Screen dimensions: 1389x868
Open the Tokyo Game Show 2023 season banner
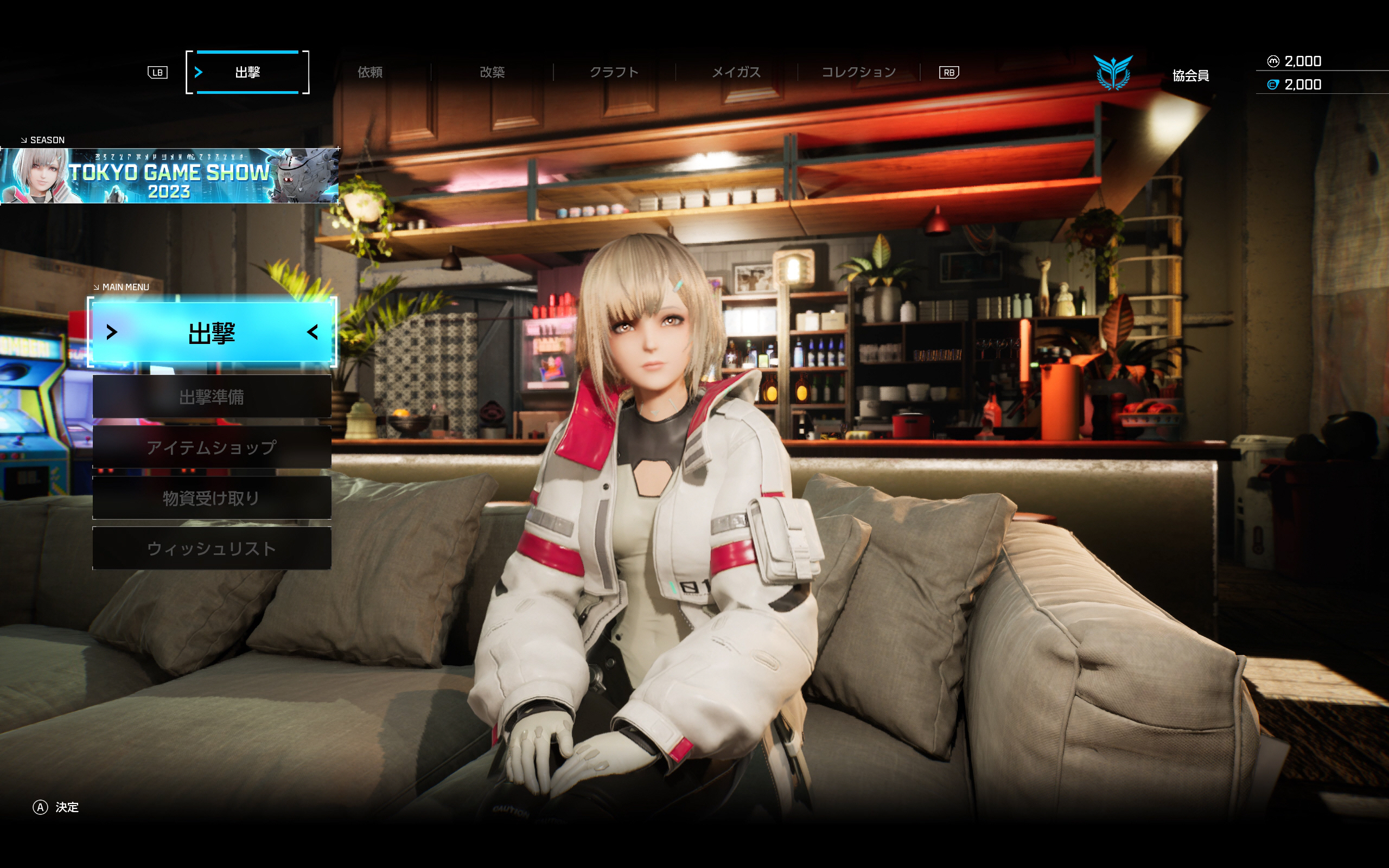click(x=169, y=176)
